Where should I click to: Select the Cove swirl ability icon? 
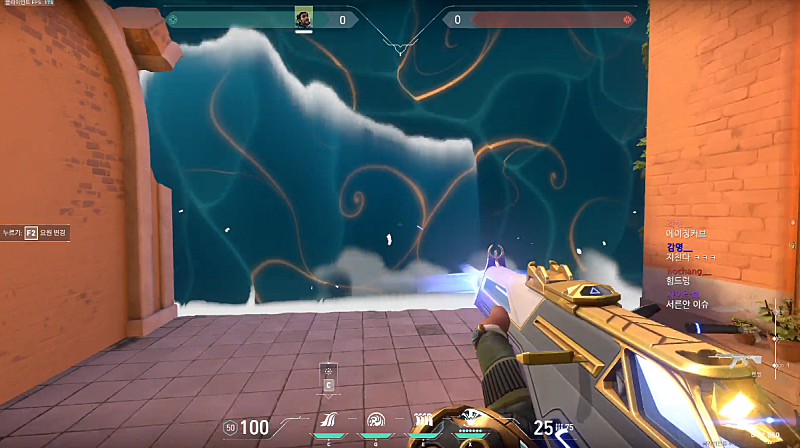coord(376,421)
